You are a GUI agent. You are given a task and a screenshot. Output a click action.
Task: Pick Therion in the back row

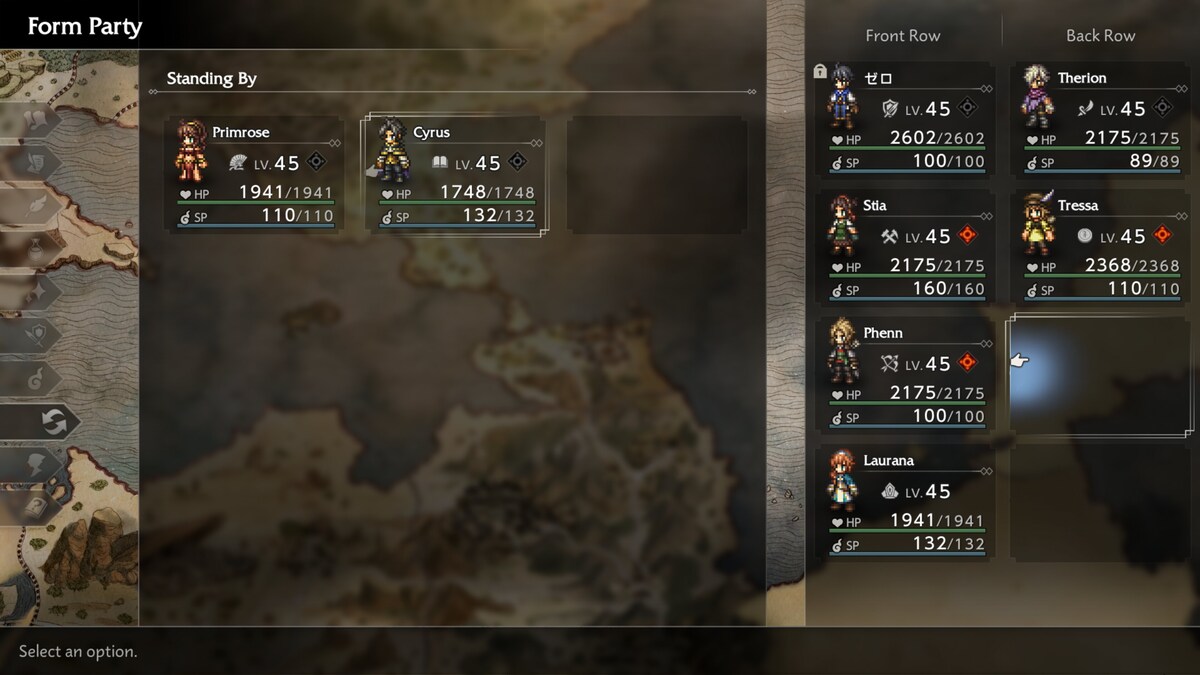(x=1101, y=120)
